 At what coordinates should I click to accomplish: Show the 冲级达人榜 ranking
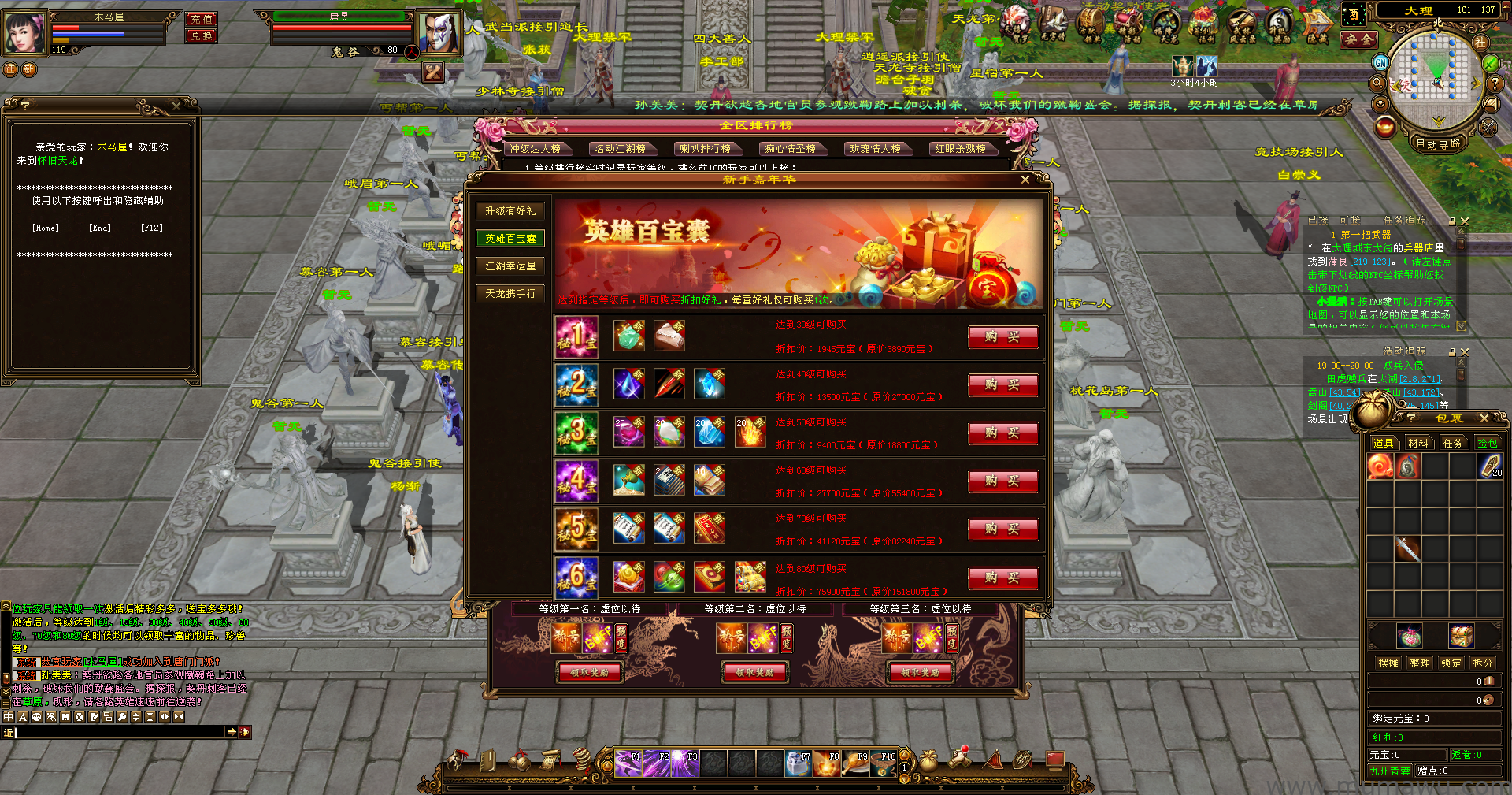click(x=535, y=149)
